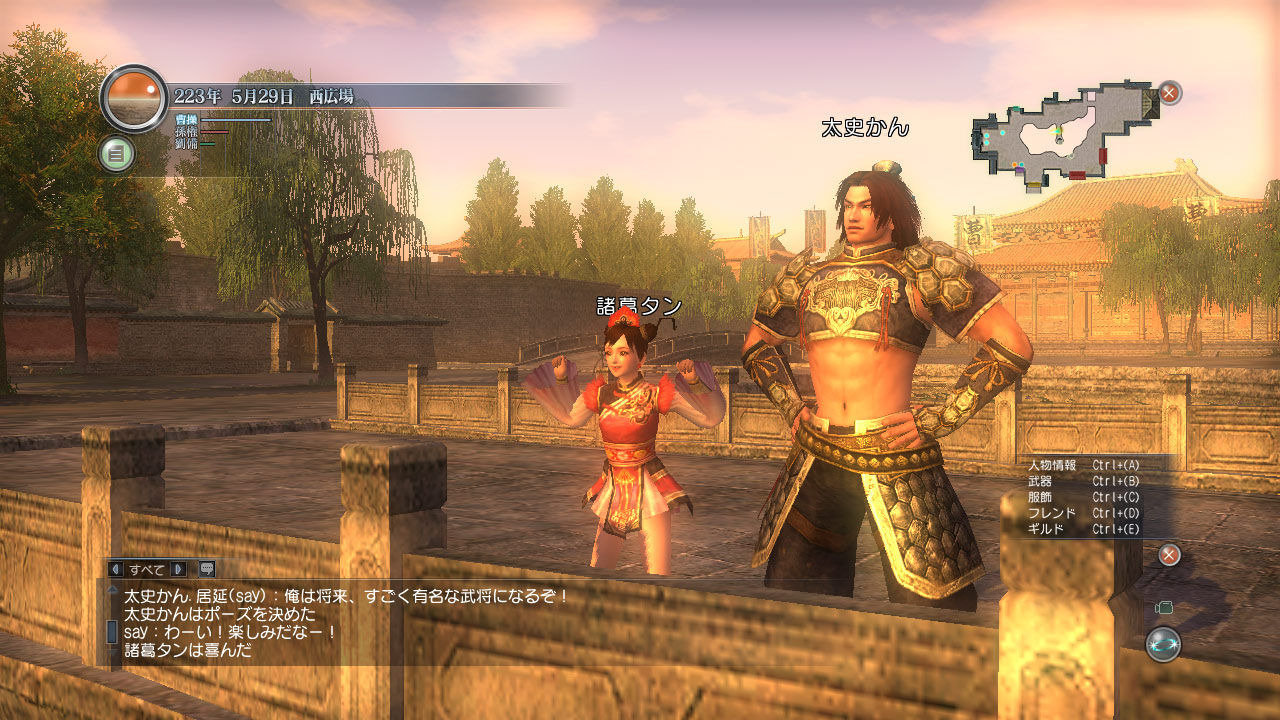Image resolution: width=1280 pixels, height=720 pixels.
Task: Open the green list menu button
Action: tap(117, 154)
